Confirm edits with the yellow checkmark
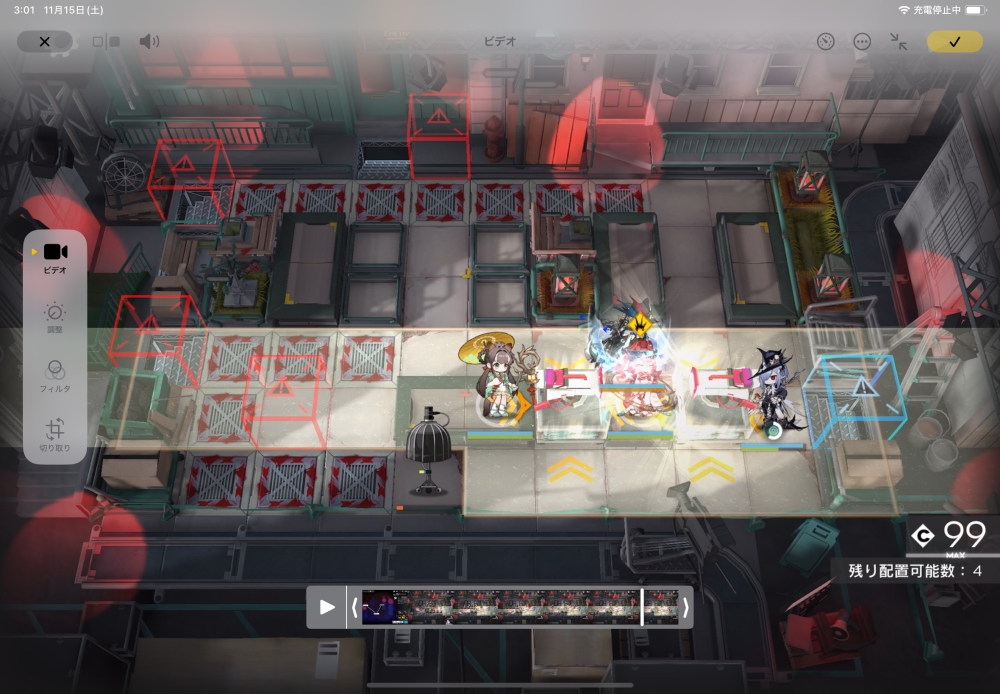The height and width of the screenshot is (694, 1000). pyautogui.click(x=954, y=42)
